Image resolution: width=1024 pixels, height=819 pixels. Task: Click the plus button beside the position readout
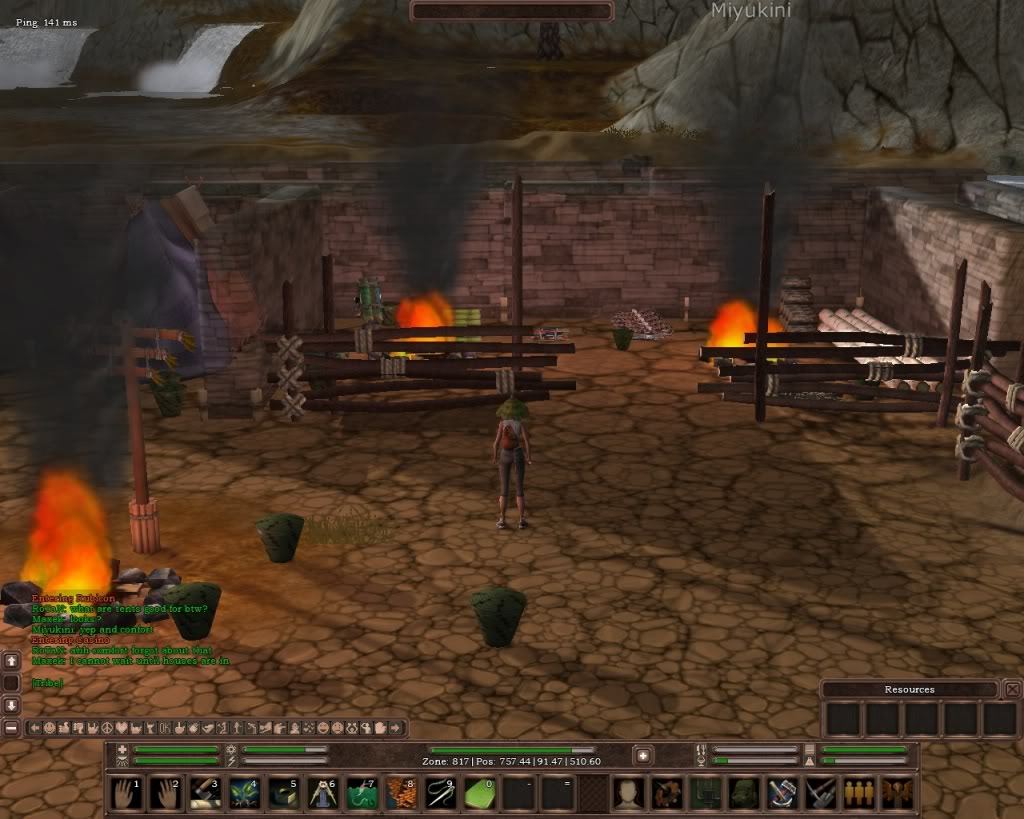pyautogui.click(x=643, y=755)
